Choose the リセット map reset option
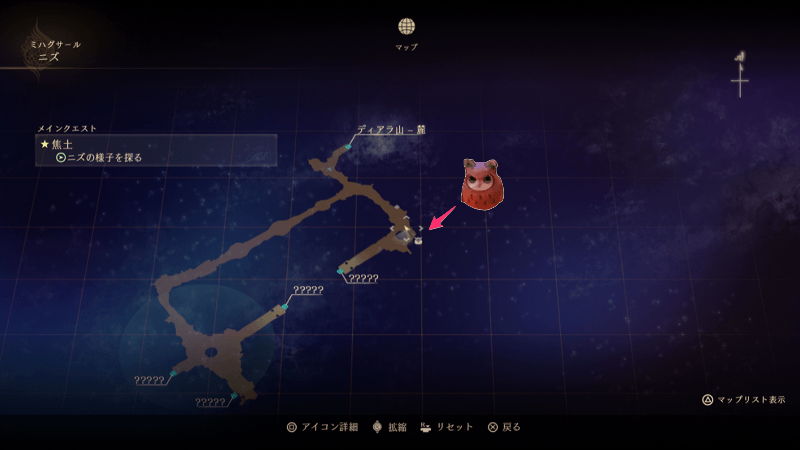This screenshot has width=800, height=450. 447,427
